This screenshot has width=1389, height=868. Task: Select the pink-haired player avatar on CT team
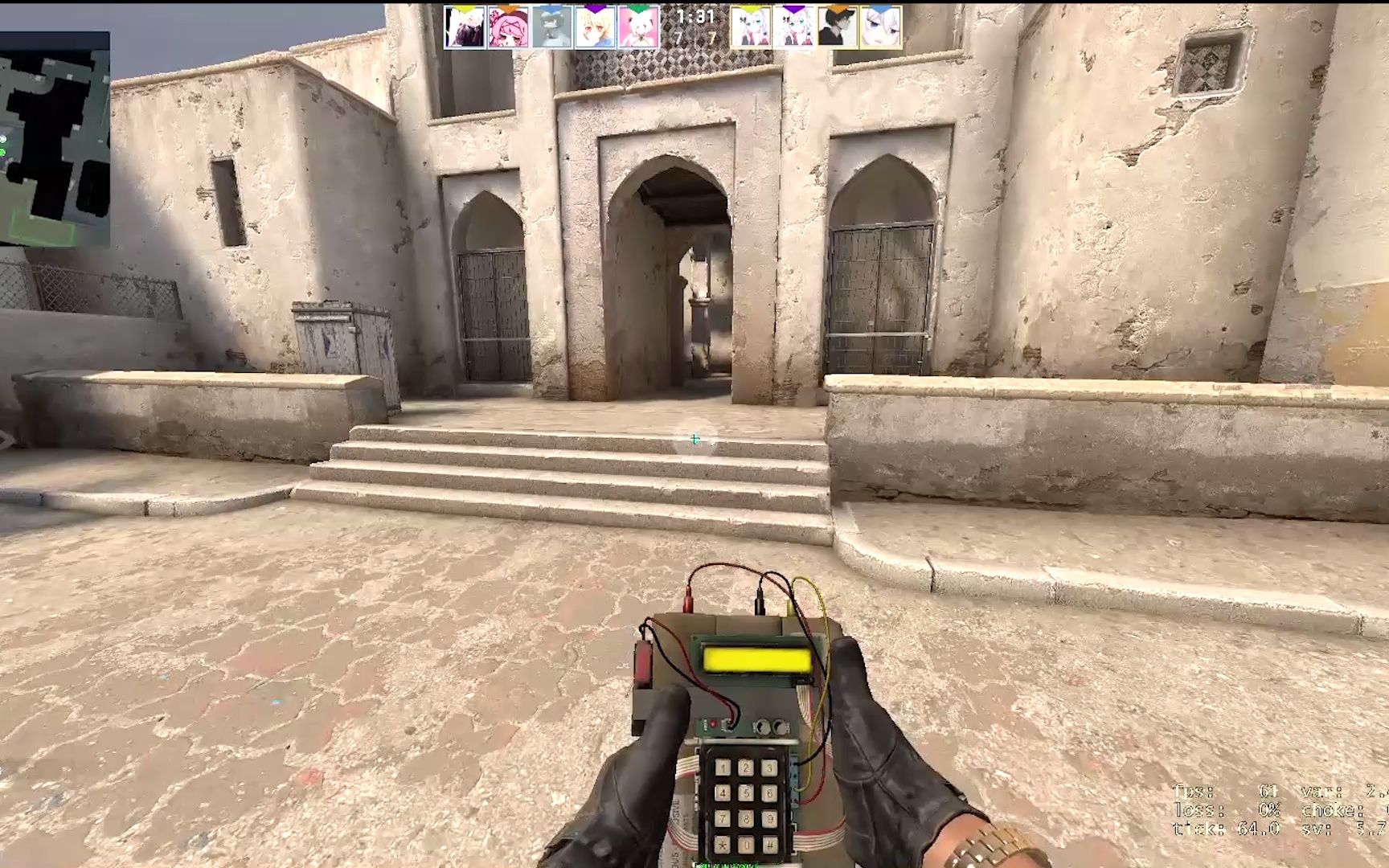click(507, 26)
